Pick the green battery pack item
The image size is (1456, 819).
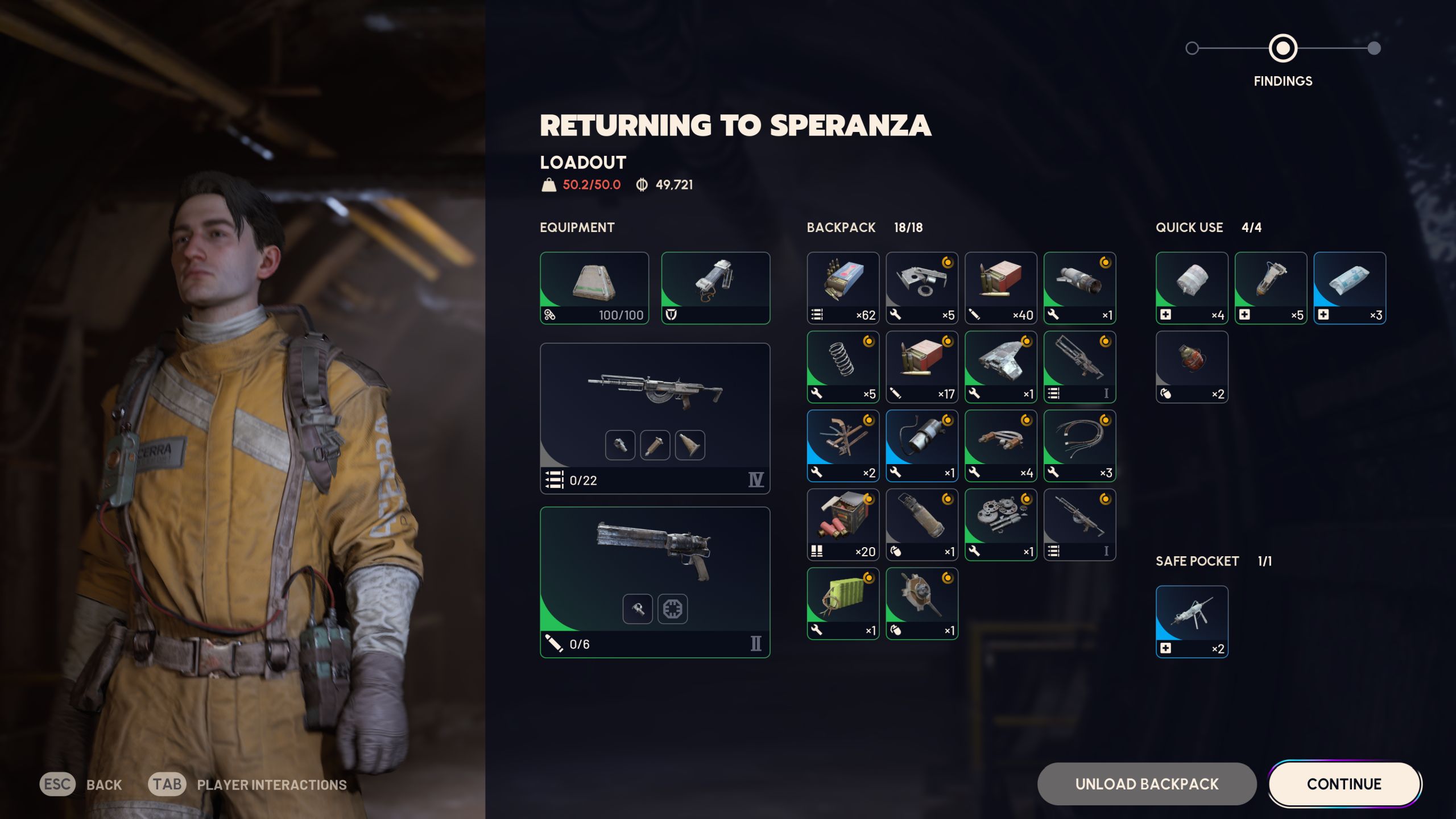click(842, 603)
